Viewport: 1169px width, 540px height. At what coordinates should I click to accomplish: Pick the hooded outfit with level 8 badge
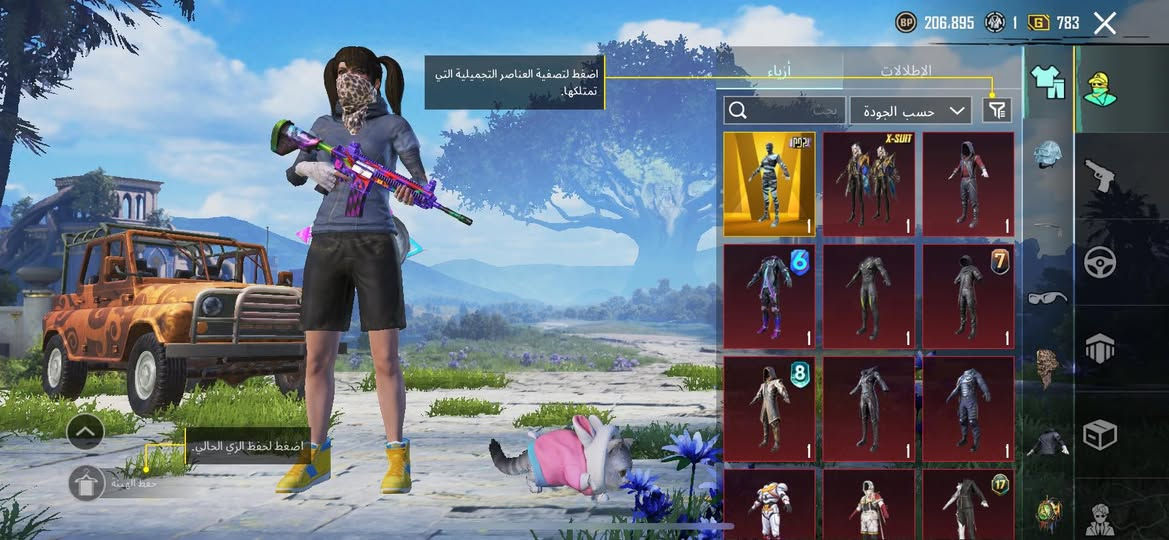[769, 408]
